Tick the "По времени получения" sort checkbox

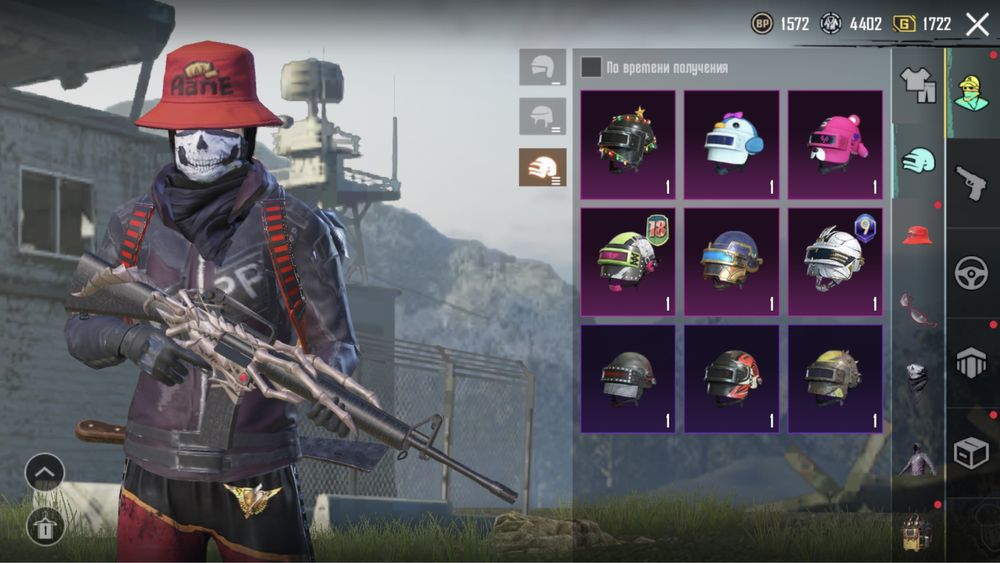[592, 67]
